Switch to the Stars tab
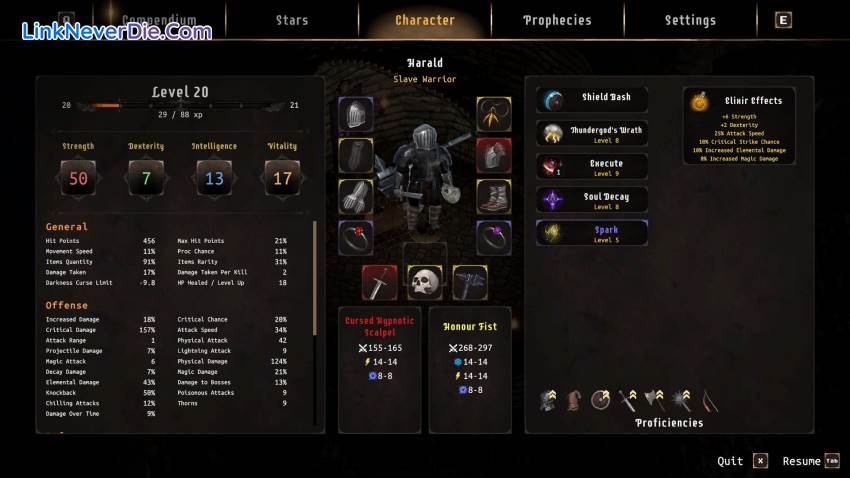Image resolution: width=850 pixels, height=478 pixels. (x=292, y=20)
